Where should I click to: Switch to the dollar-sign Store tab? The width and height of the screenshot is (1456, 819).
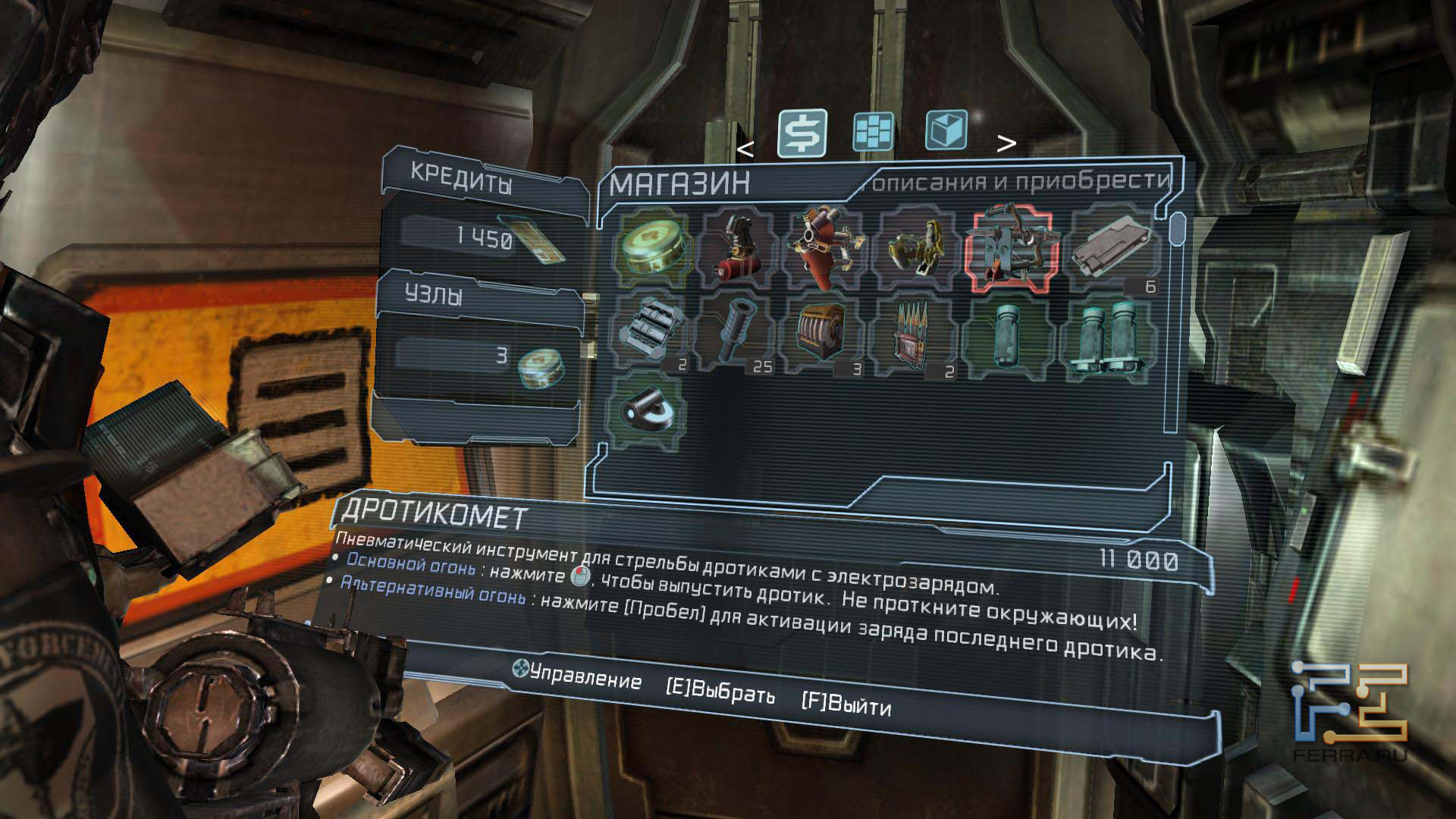click(x=802, y=133)
